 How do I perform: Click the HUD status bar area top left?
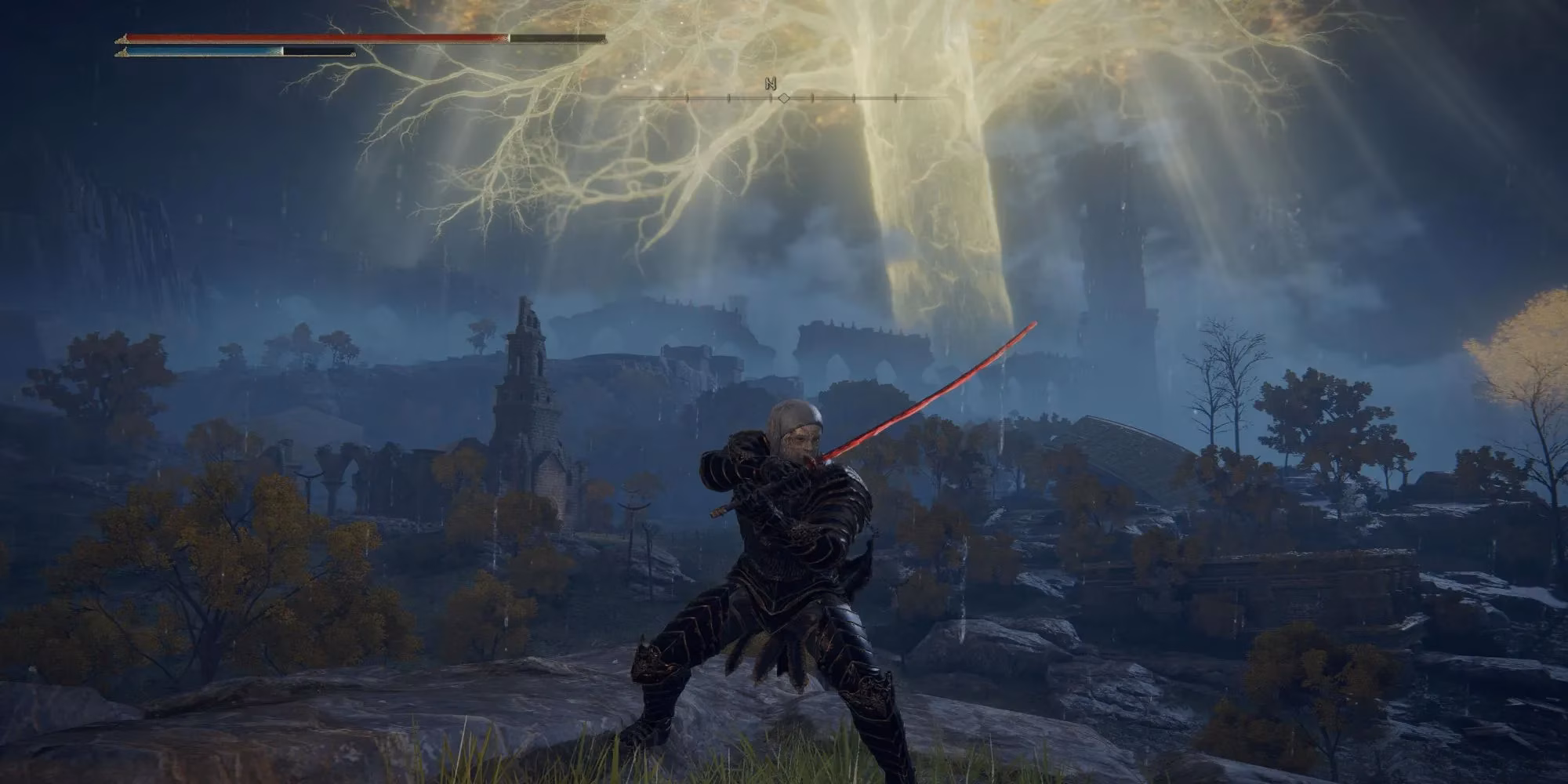click(x=353, y=43)
